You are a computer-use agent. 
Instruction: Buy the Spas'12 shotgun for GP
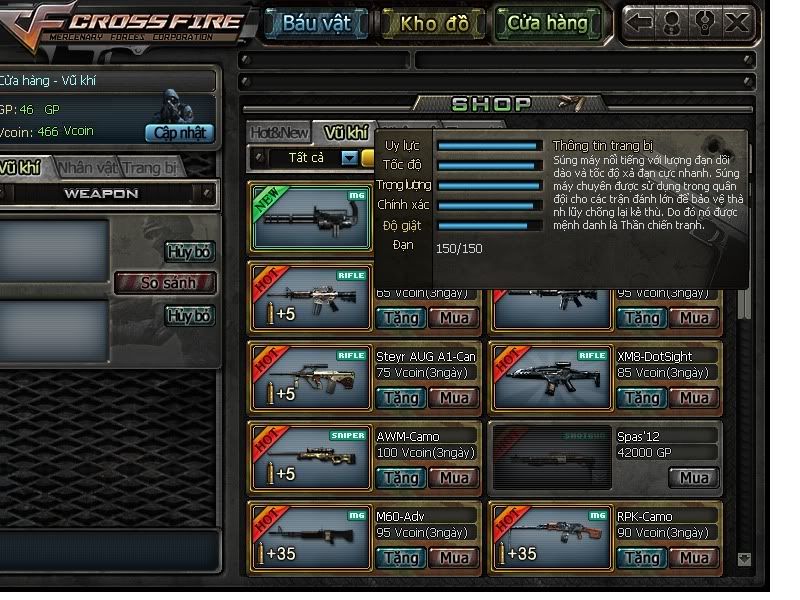[693, 477]
